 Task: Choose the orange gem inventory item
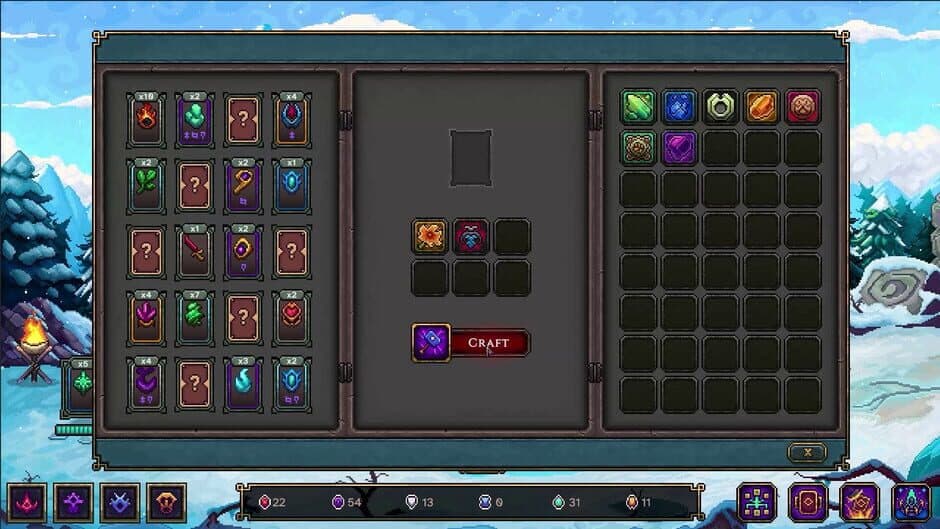(x=761, y=107)
